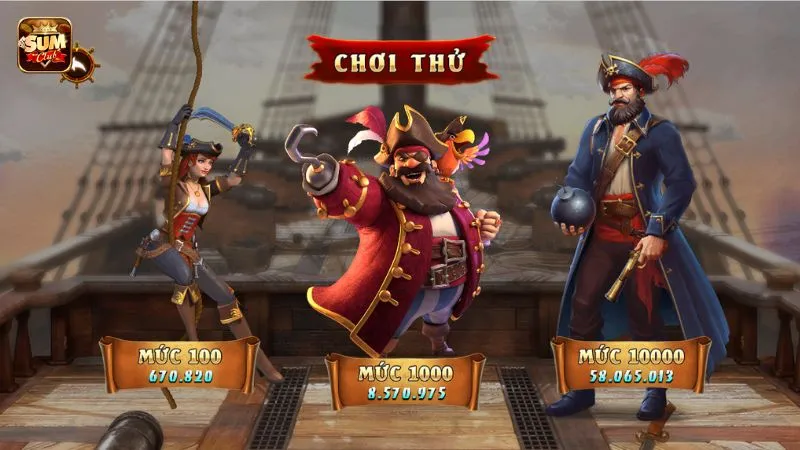Image resolution: width=800 pixels, height=450 pixels.
Task: Enter the Mức 10000 bet room
Action: pos(631,364)
